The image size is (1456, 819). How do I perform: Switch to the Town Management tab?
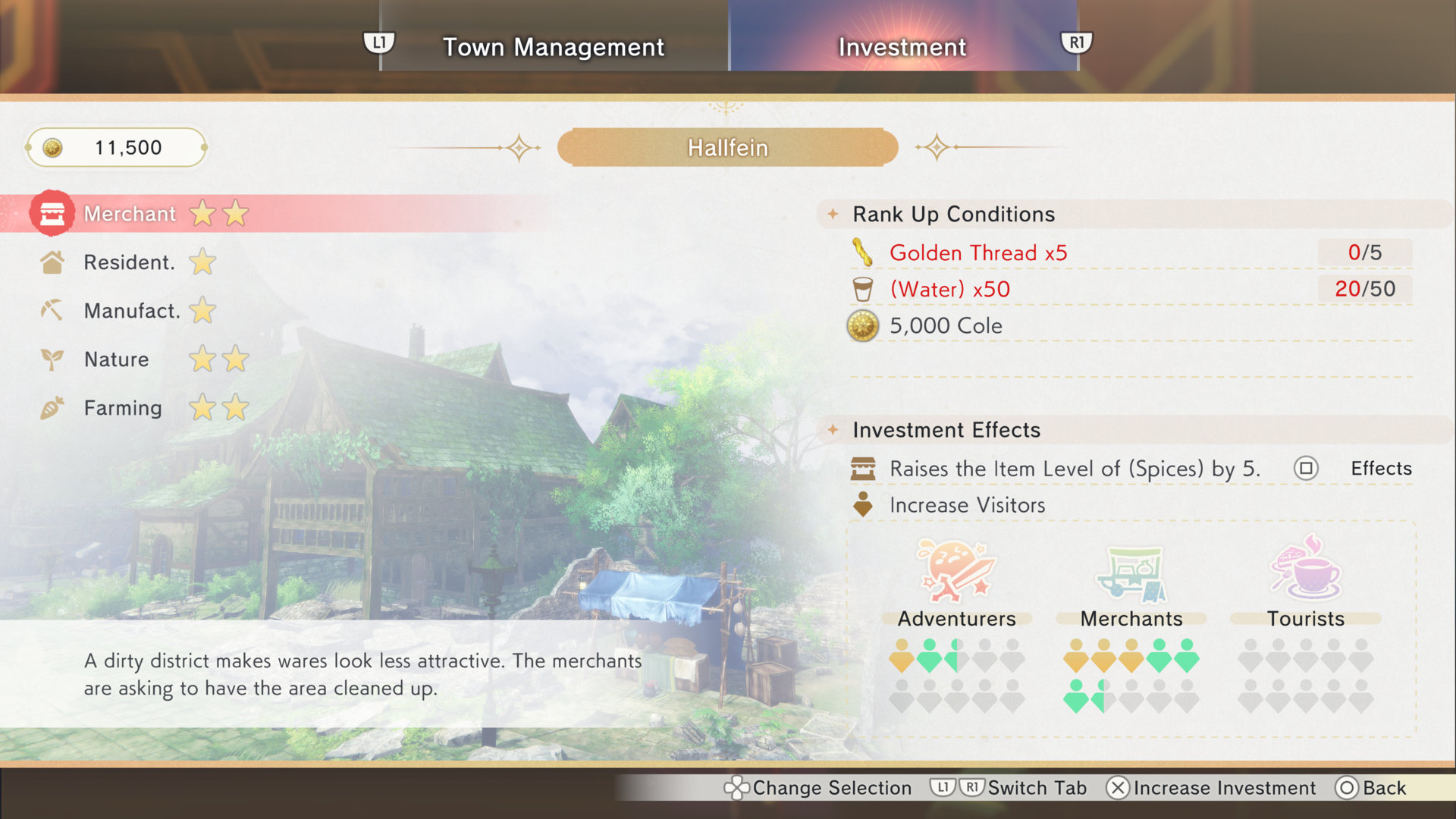(x=553, y=47)
